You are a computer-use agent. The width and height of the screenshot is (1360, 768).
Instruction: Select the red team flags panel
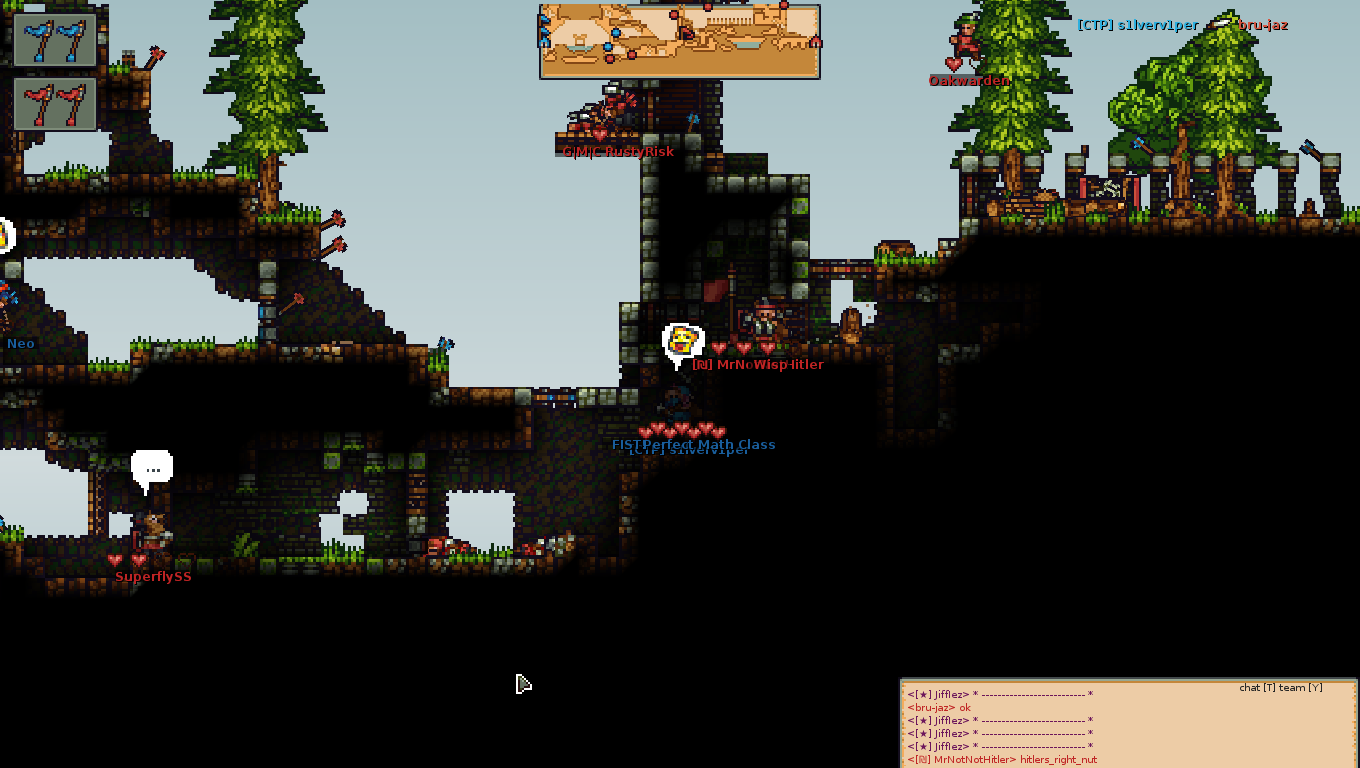pos(55,105)
